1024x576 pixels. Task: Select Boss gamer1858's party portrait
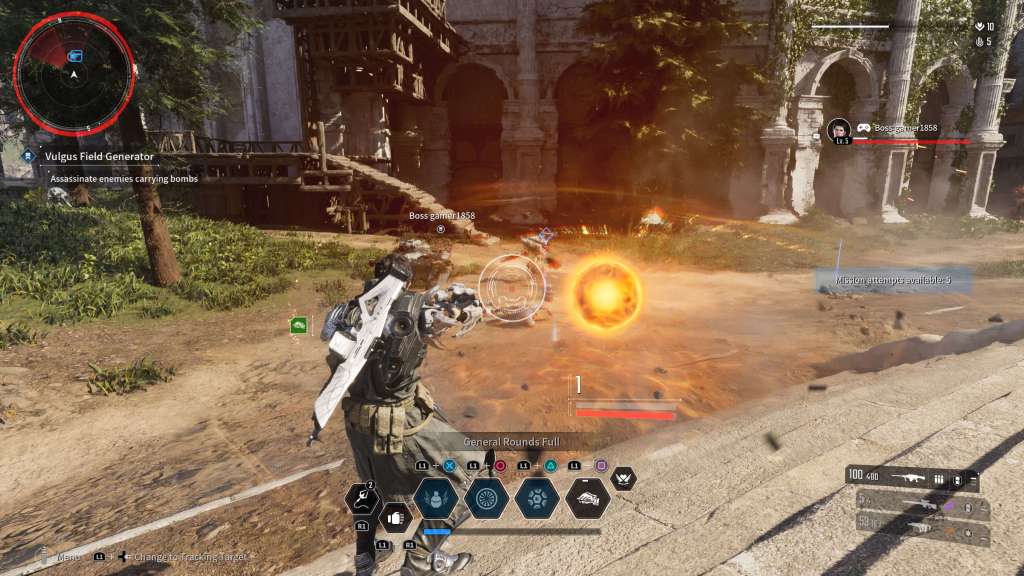click(x=839, y=131)
